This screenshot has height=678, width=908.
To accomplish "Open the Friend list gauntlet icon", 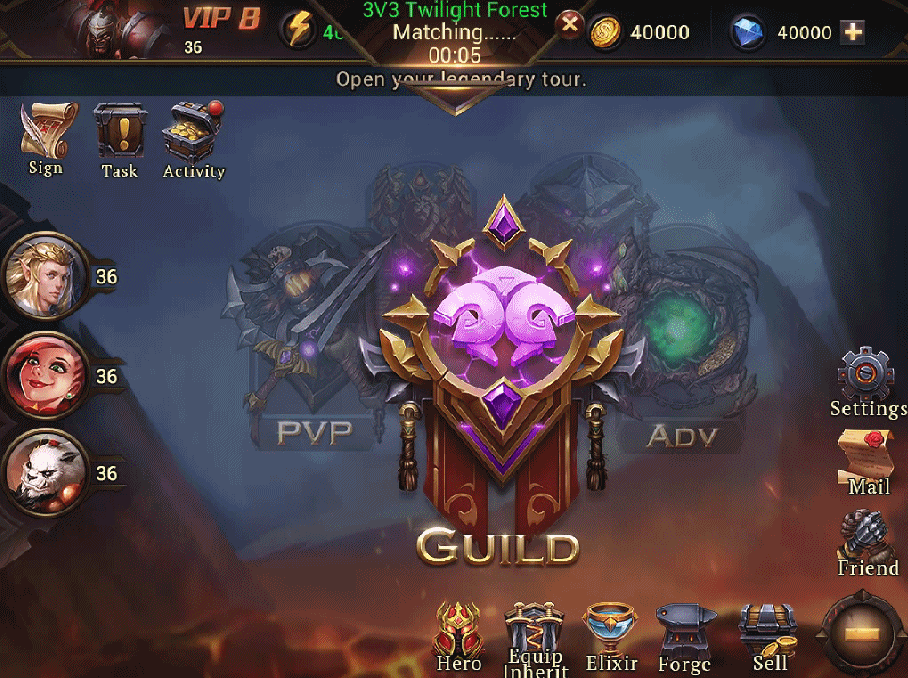I will tap(867, 540).
